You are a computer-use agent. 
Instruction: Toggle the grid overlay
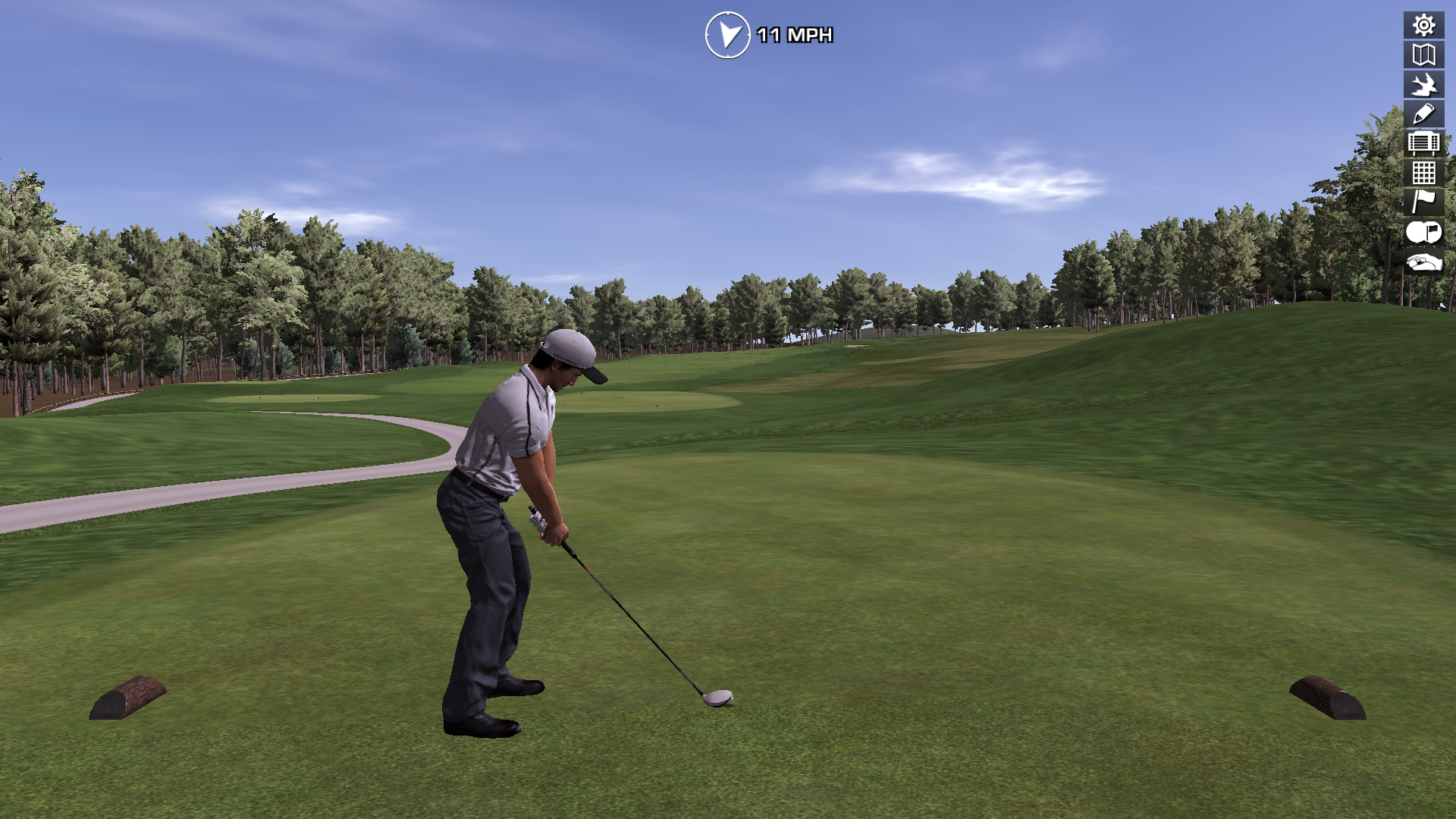(x=1423, y=172)
